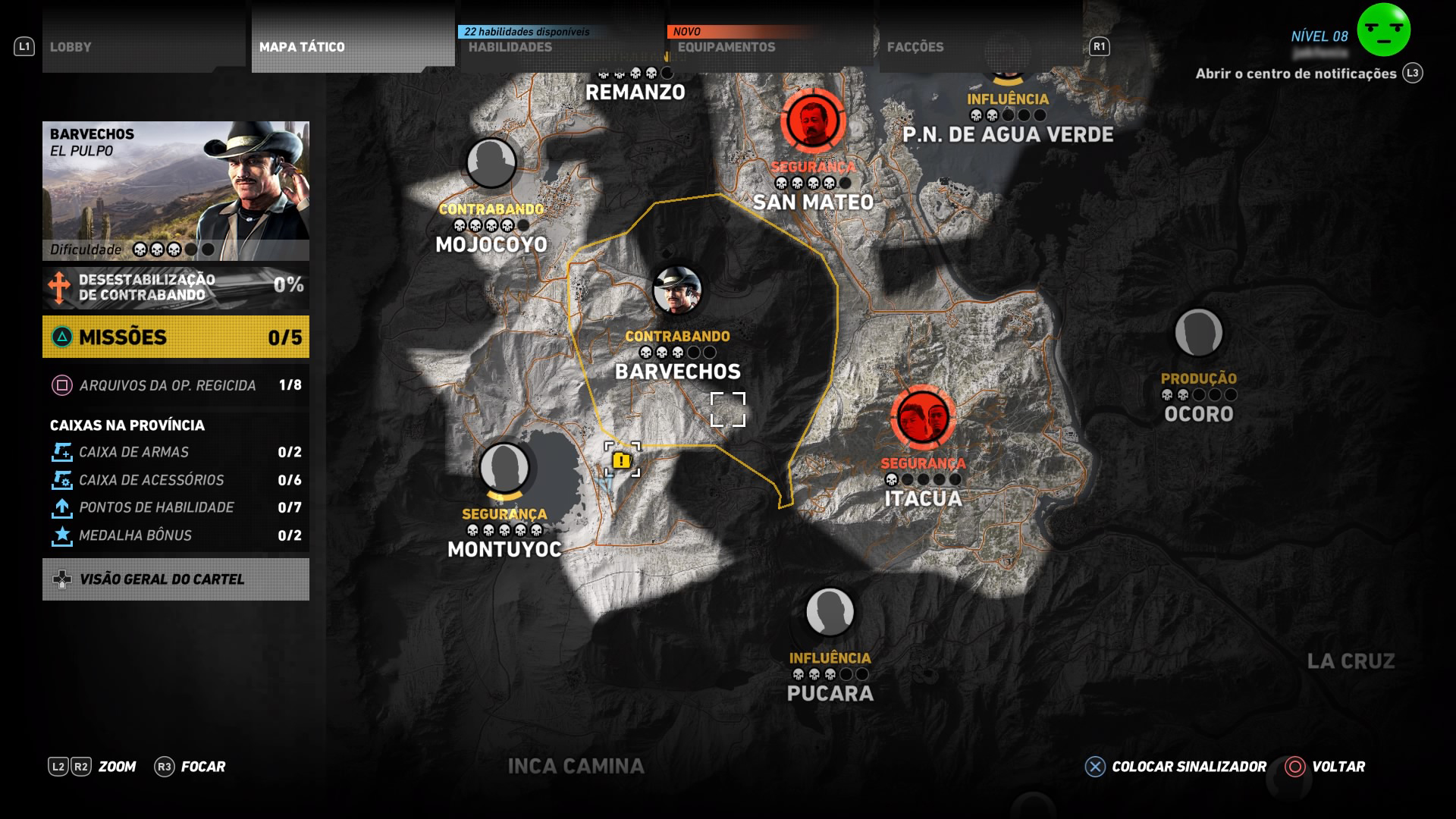Click the Desestabilização de Contrabando progress bar
Image resolution: width=1456 pixels, height=819 pixels.
175,288
